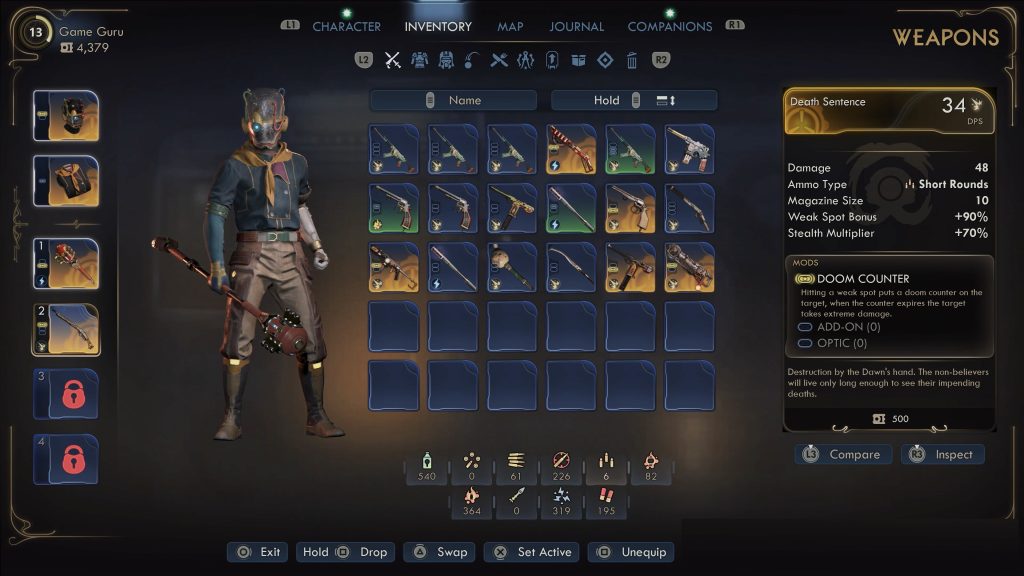Show the open box category
1024x576 pixels.
578,60
